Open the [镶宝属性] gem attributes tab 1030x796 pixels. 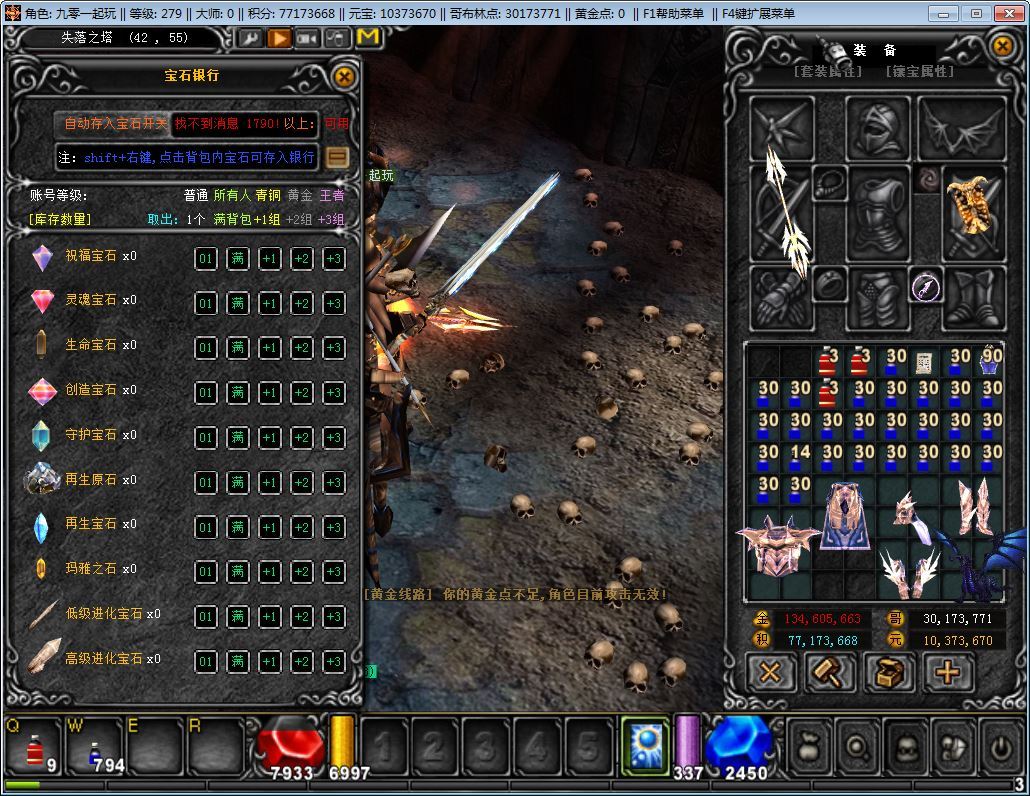919,72
